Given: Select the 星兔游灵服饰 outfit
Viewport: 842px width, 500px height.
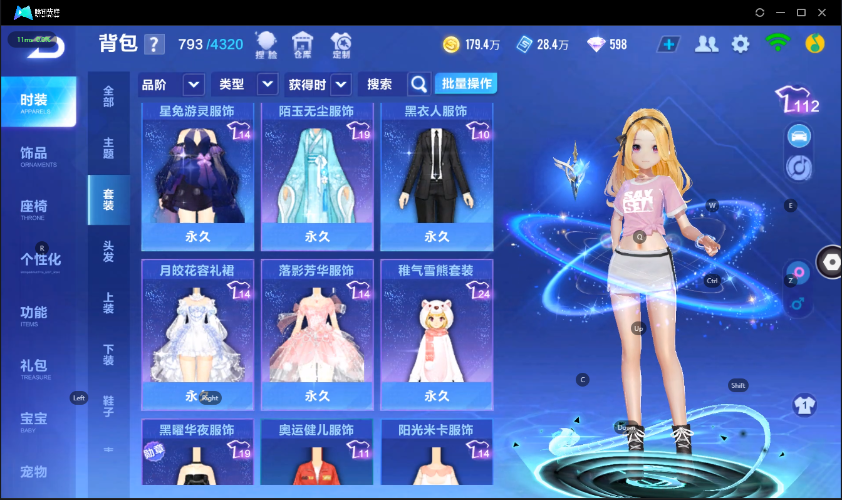Looking at the screenshot, I should pos(197,175).
